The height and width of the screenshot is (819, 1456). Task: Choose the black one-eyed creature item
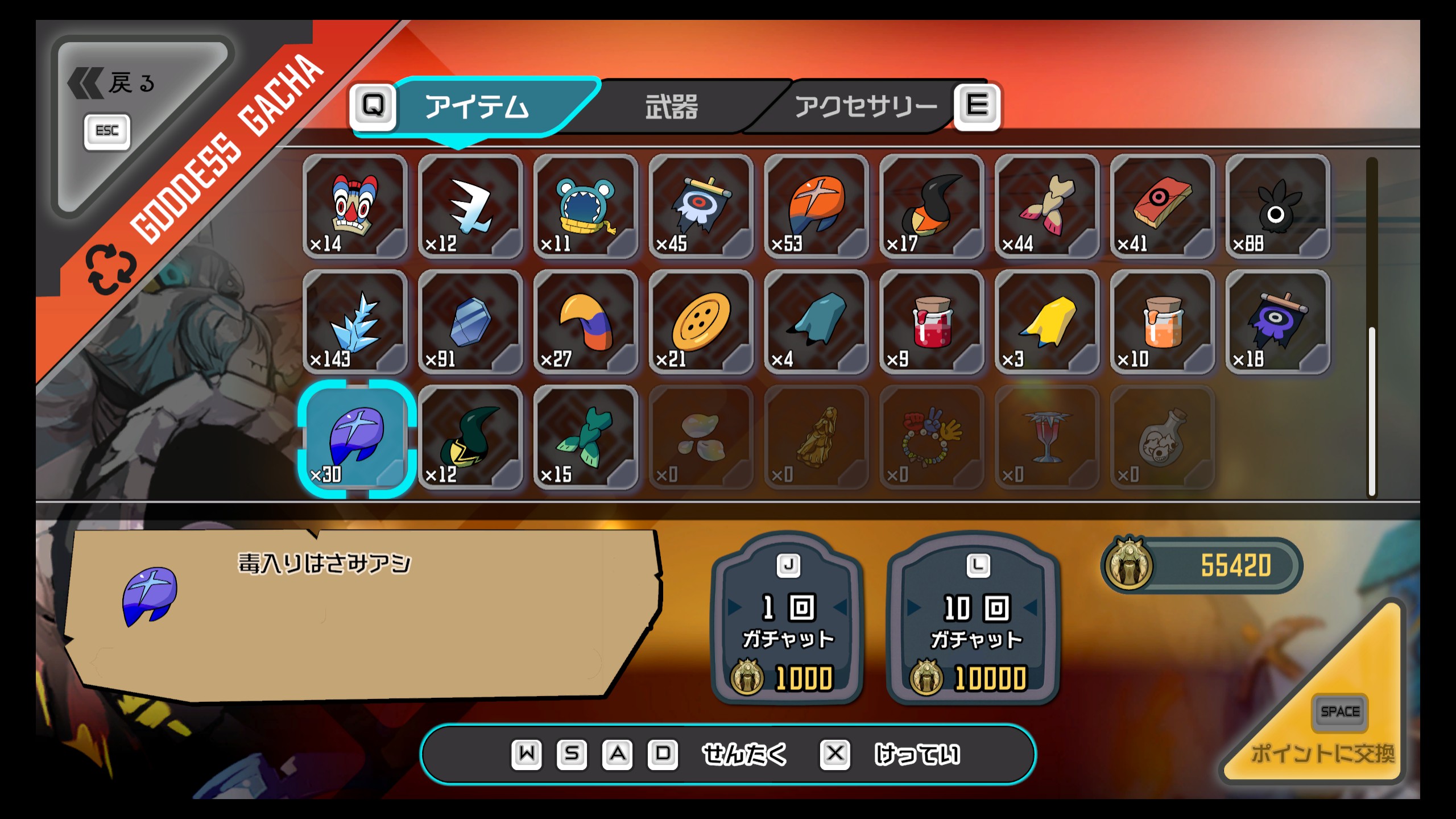pyautogui.click(x=1277, y=207)
